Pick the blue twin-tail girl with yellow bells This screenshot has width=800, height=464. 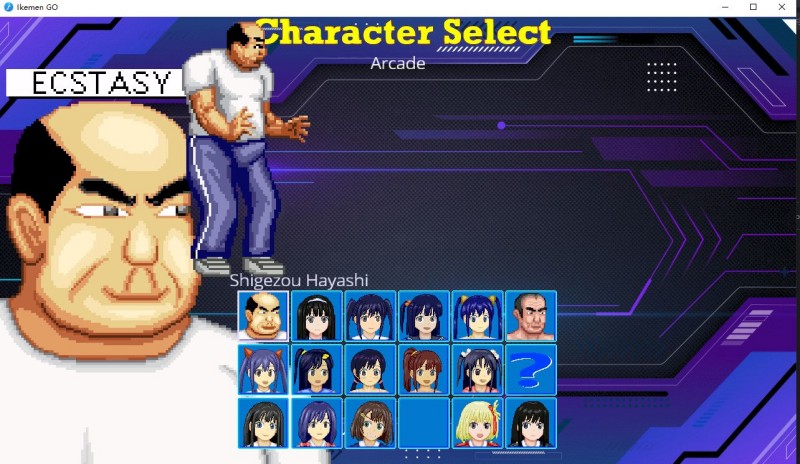(477, 316)
